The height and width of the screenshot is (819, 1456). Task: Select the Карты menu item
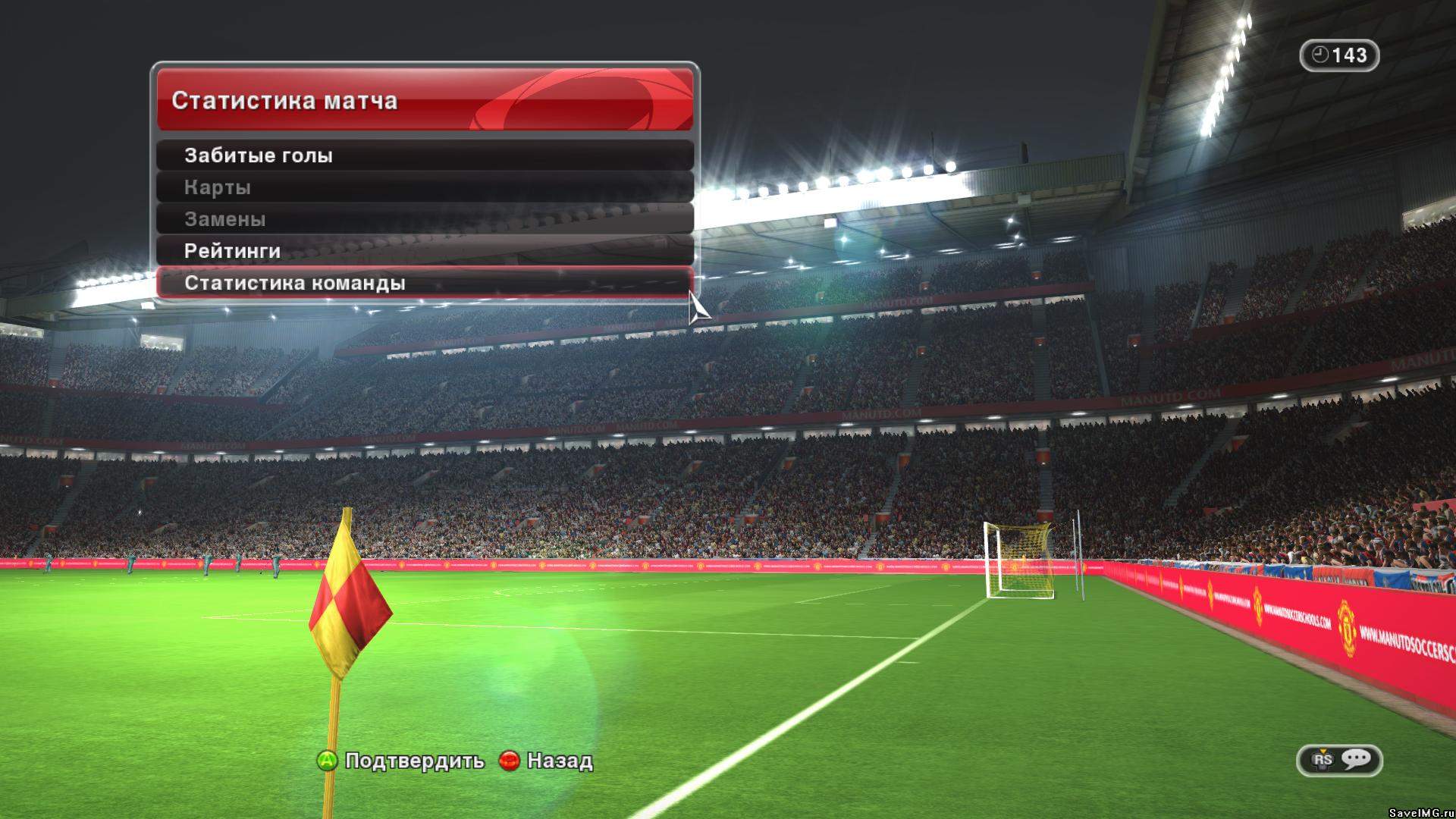[425, 187]
